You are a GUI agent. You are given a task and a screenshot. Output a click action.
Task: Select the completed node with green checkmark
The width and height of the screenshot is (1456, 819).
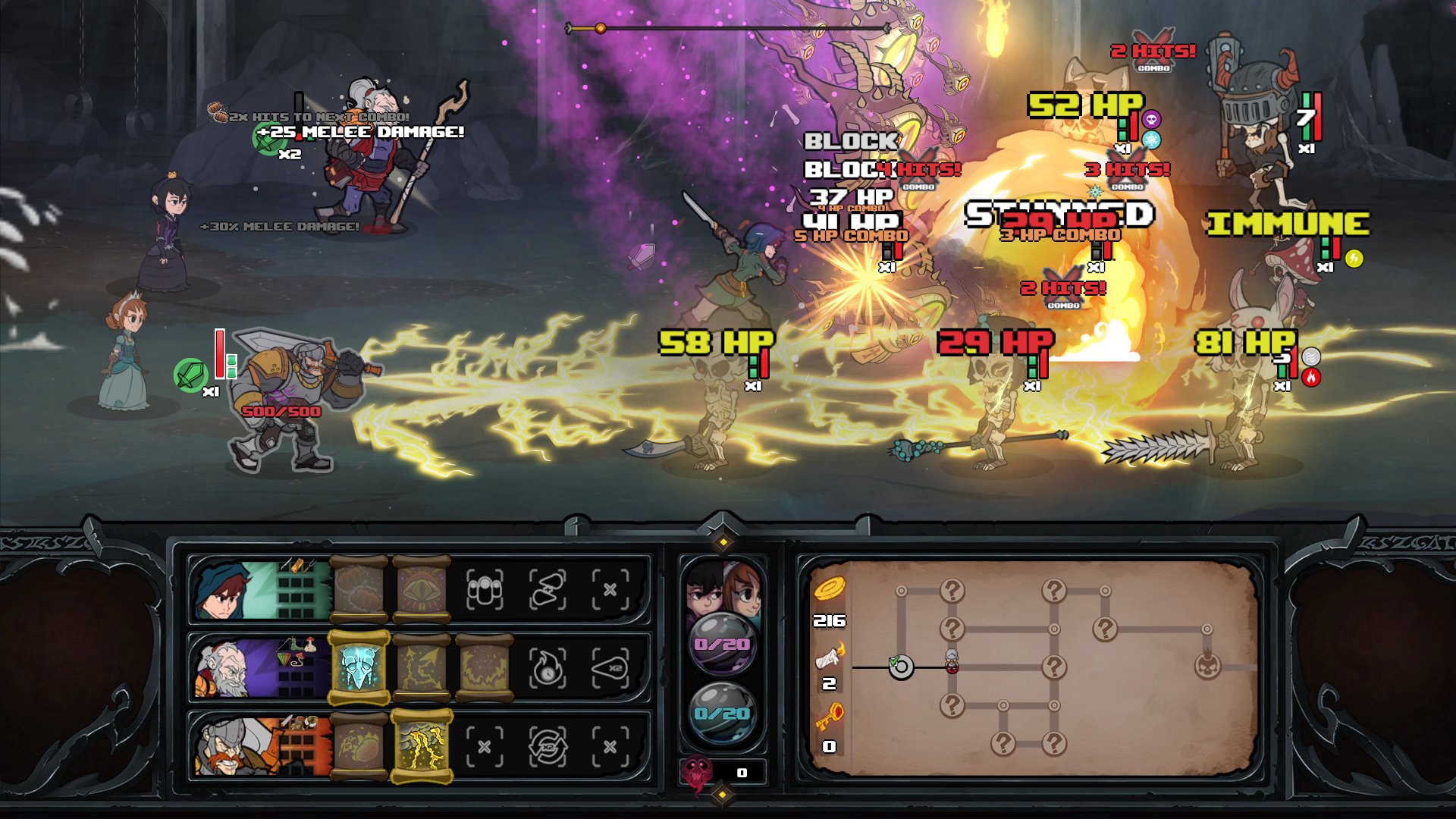coord(900,668)
